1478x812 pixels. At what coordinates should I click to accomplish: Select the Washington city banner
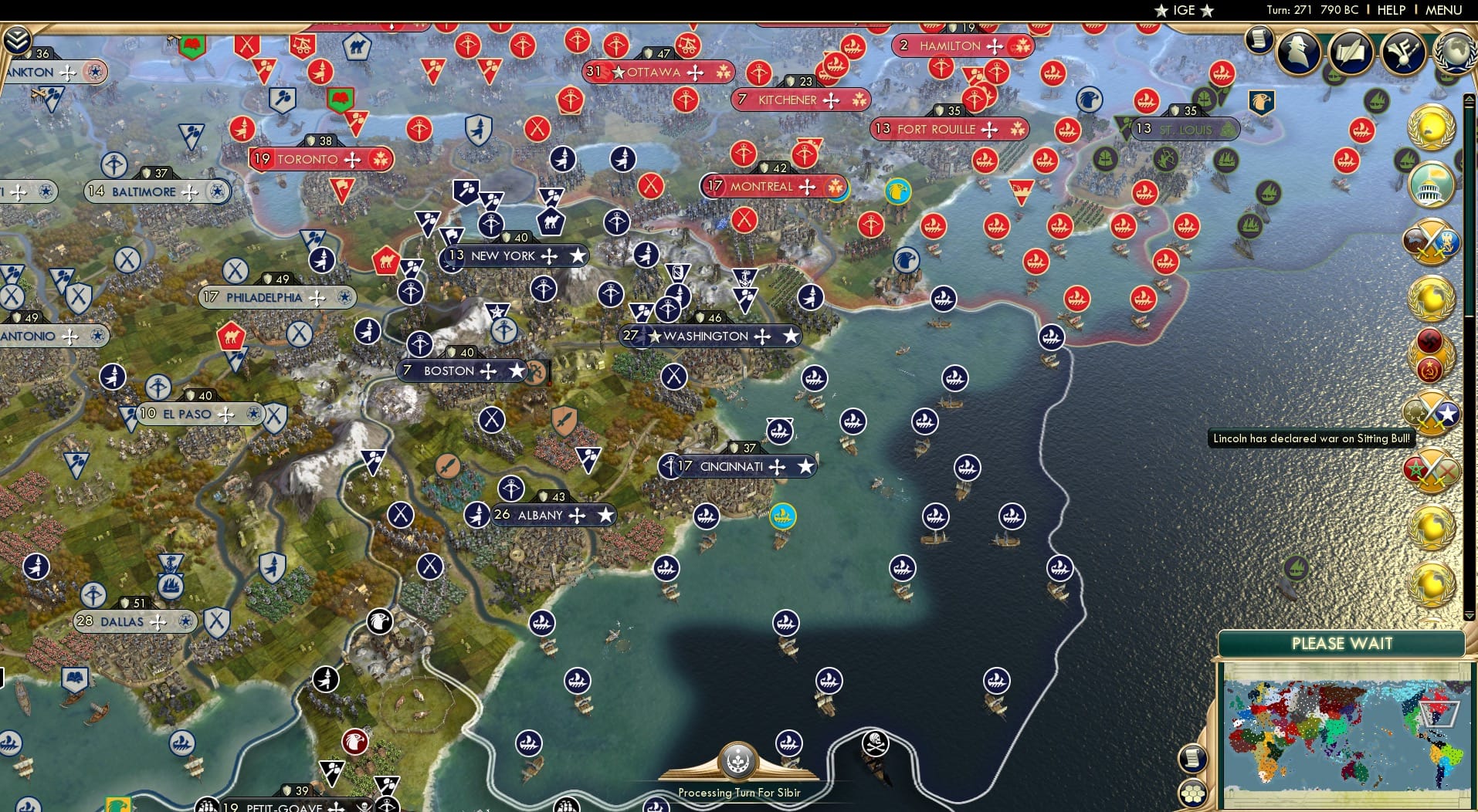click(711, 337)
